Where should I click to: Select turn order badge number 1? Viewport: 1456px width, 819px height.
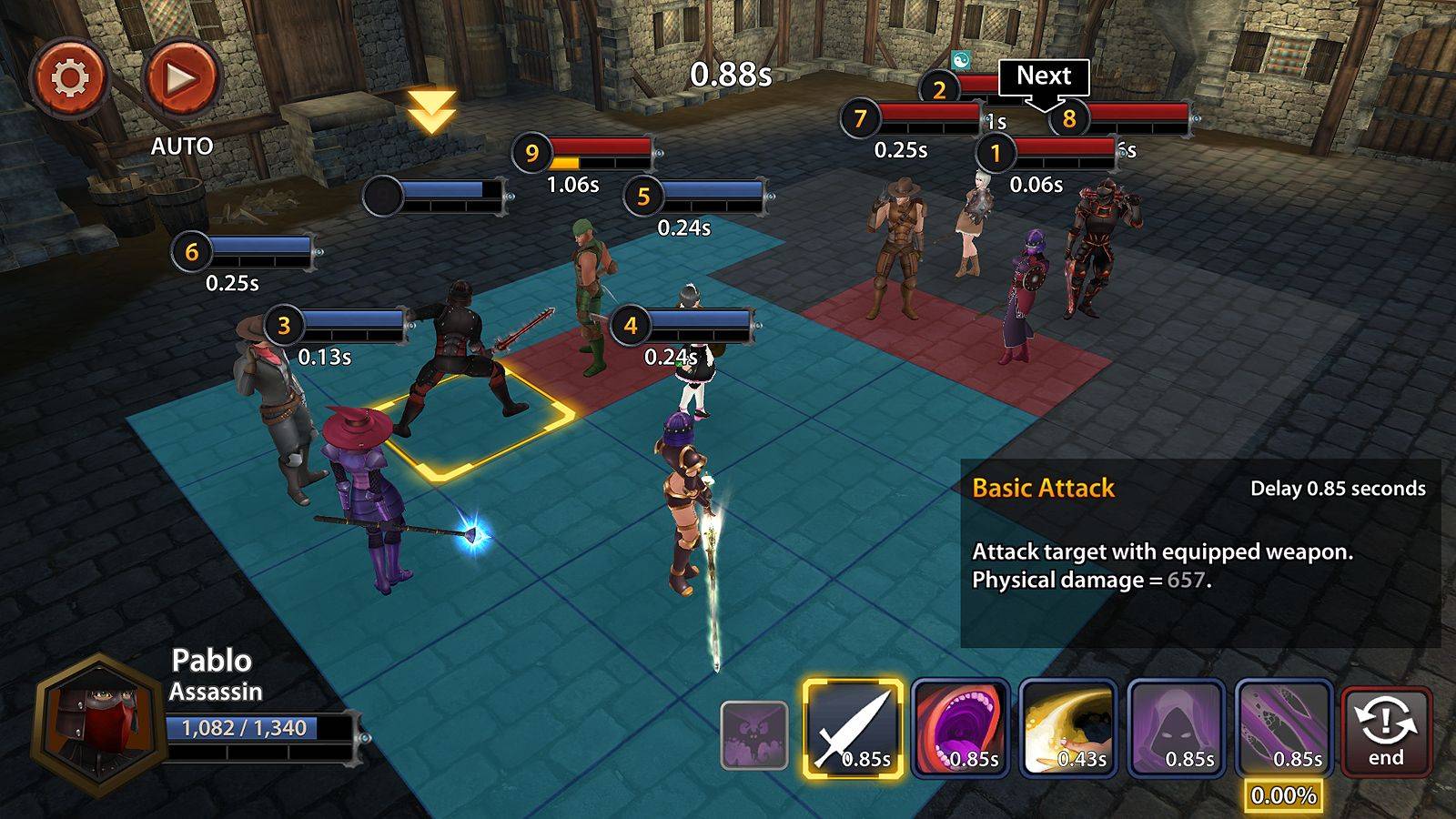tap(997, 153)
